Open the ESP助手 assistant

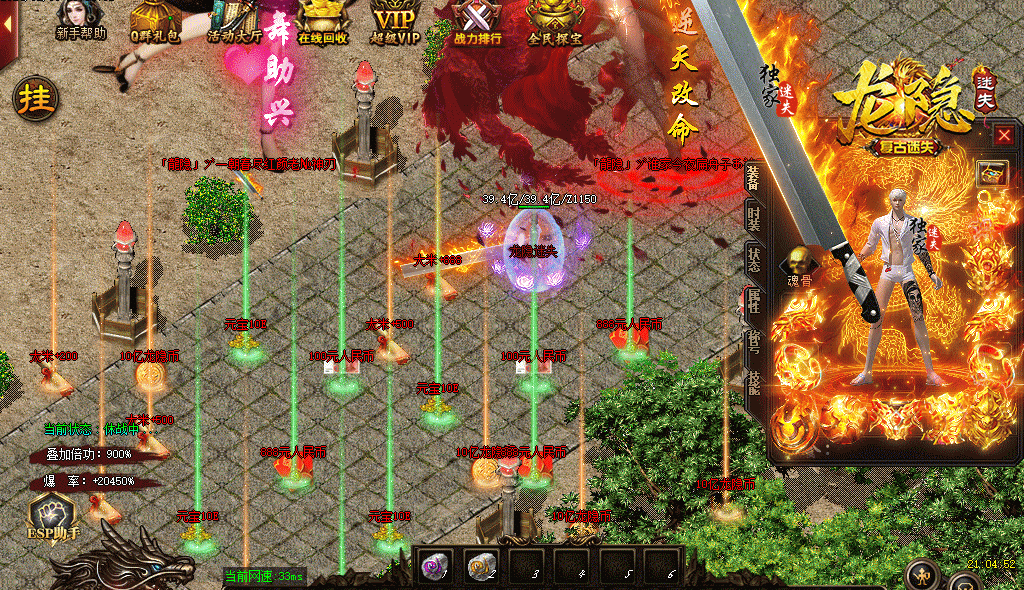tap(52, 517)
